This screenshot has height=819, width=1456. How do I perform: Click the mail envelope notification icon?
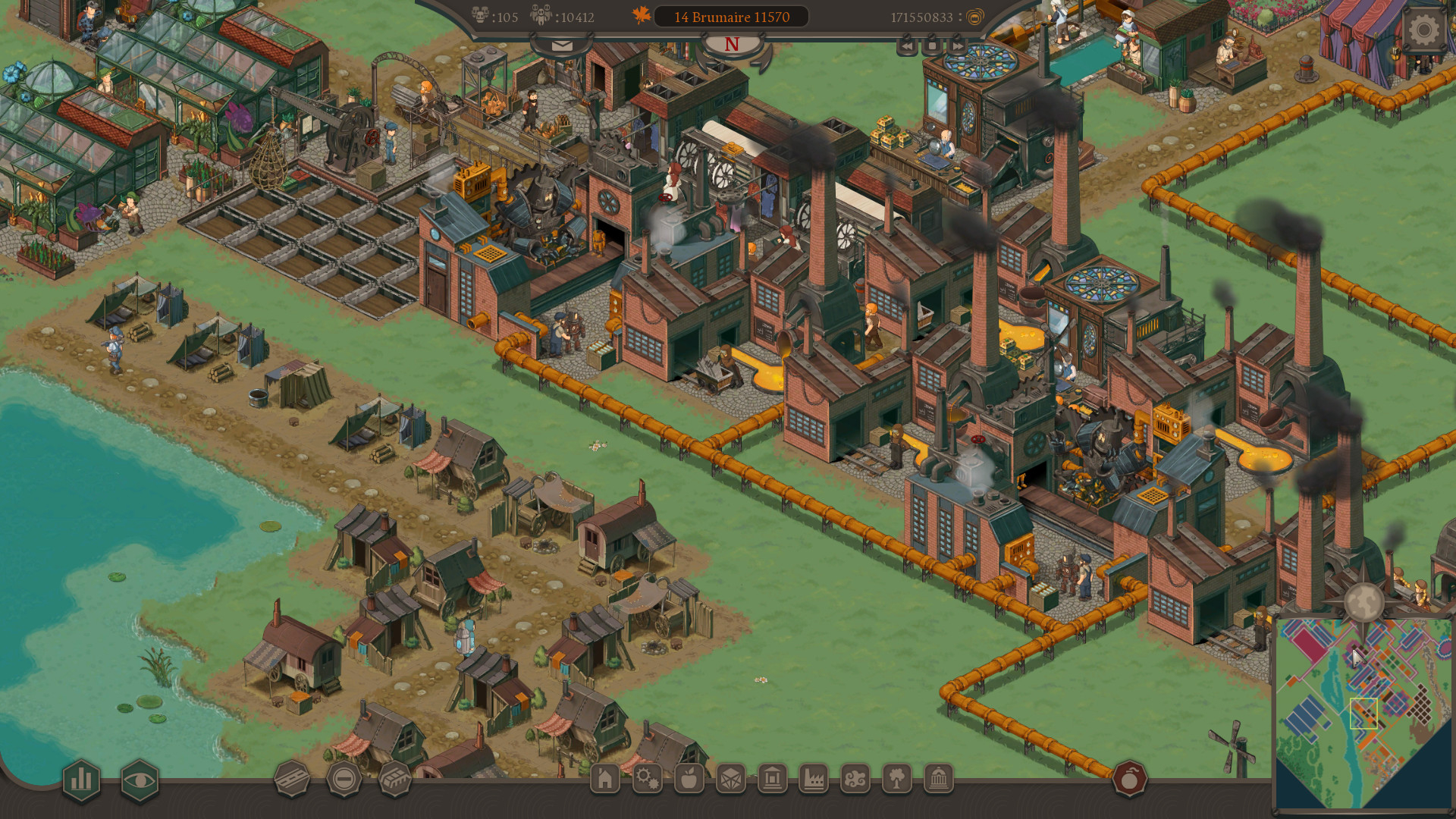561,45
